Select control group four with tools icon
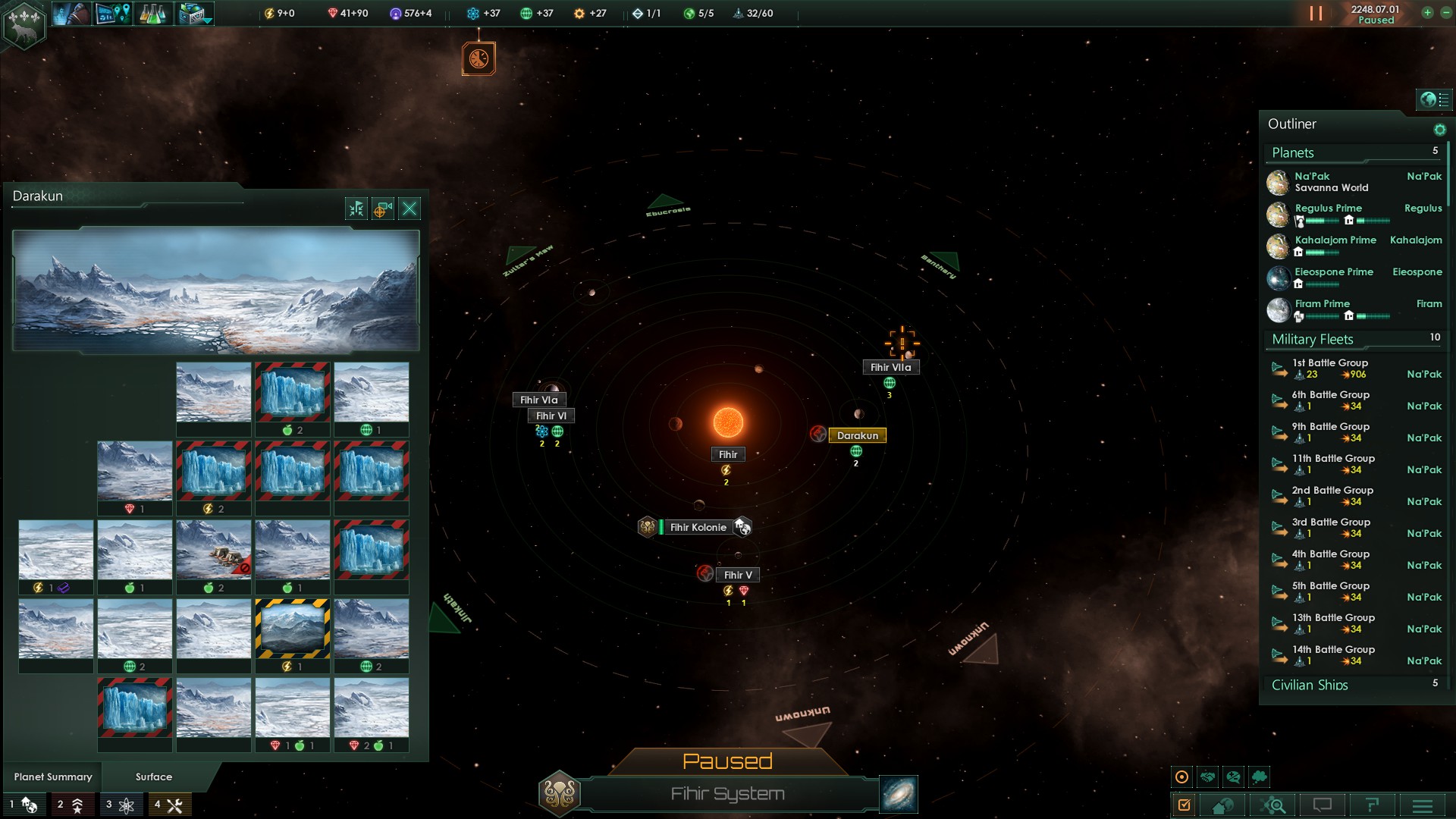Viewport: 1456px width, 819px height. point(169,805)
